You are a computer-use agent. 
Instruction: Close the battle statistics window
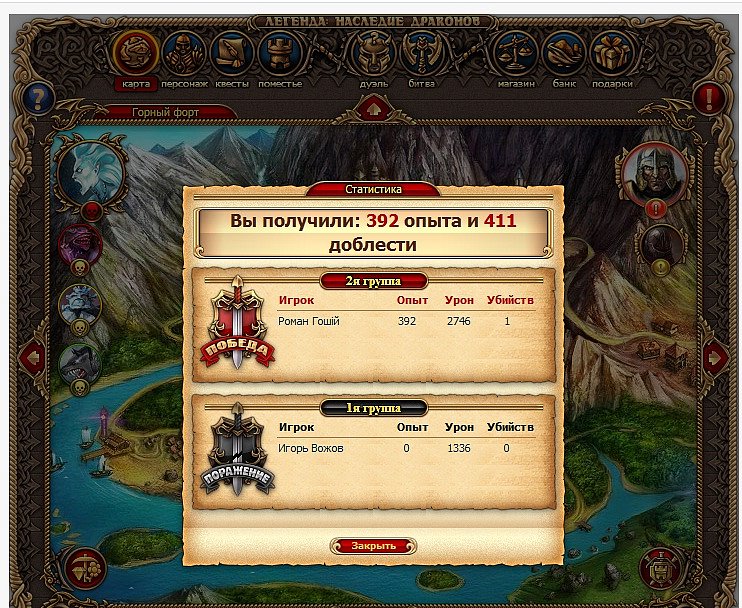click(x=373, y=546)
